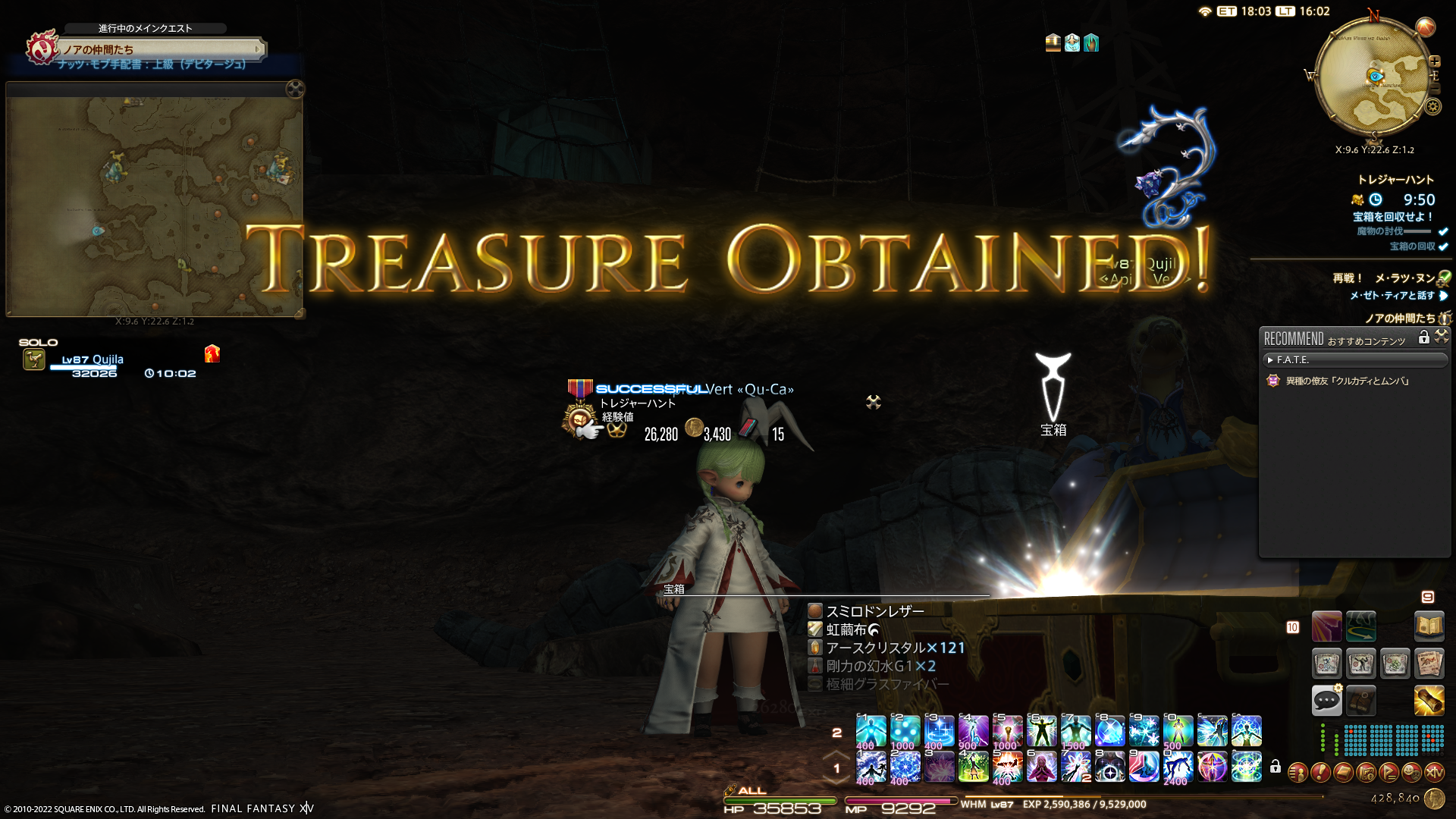1456x819 pixels.
Task: Toggle the hotbar padlock
Action: (x=1276, y=767)
